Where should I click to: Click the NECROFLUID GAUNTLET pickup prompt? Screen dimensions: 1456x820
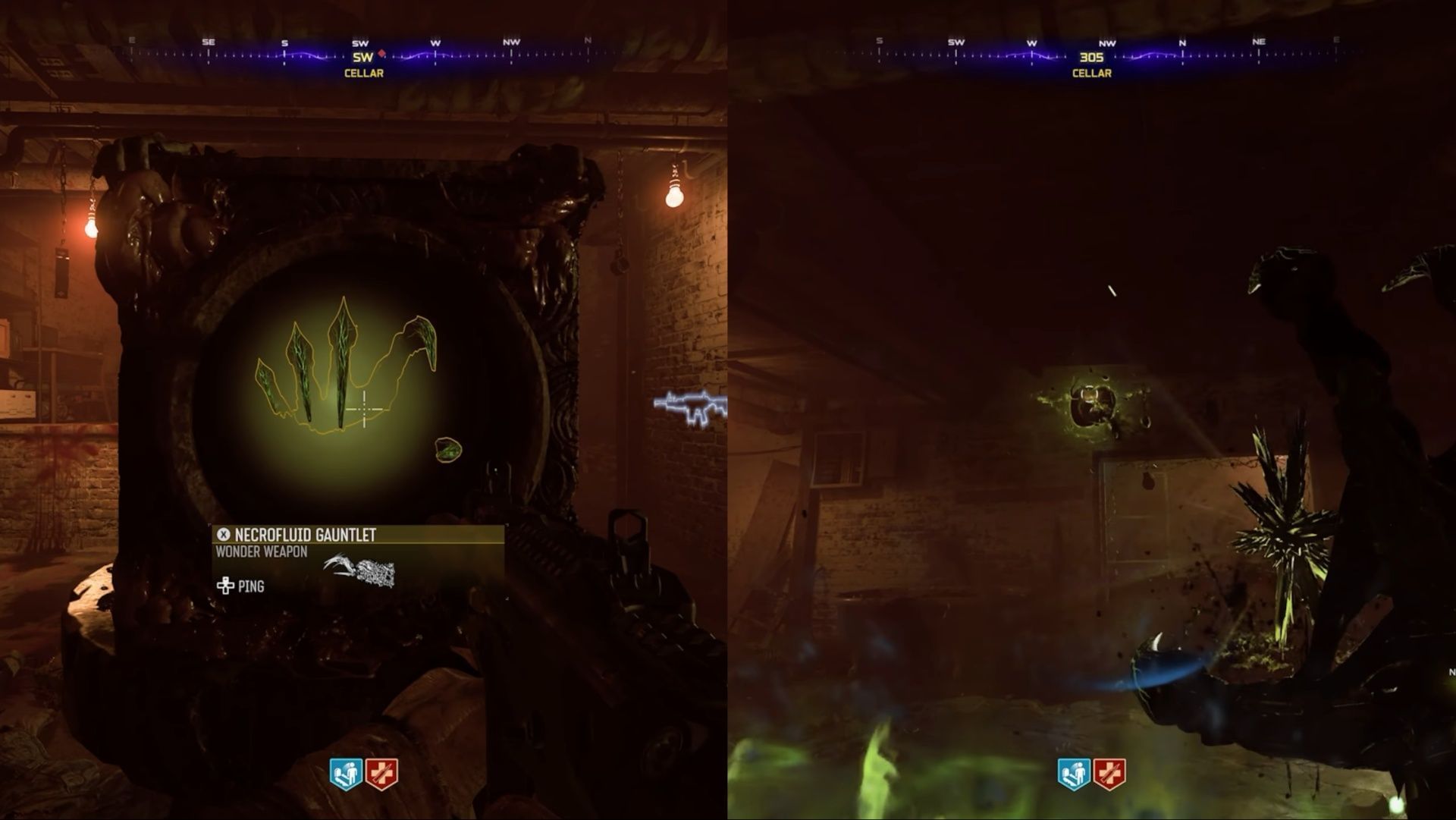click(x=306, y=536)
